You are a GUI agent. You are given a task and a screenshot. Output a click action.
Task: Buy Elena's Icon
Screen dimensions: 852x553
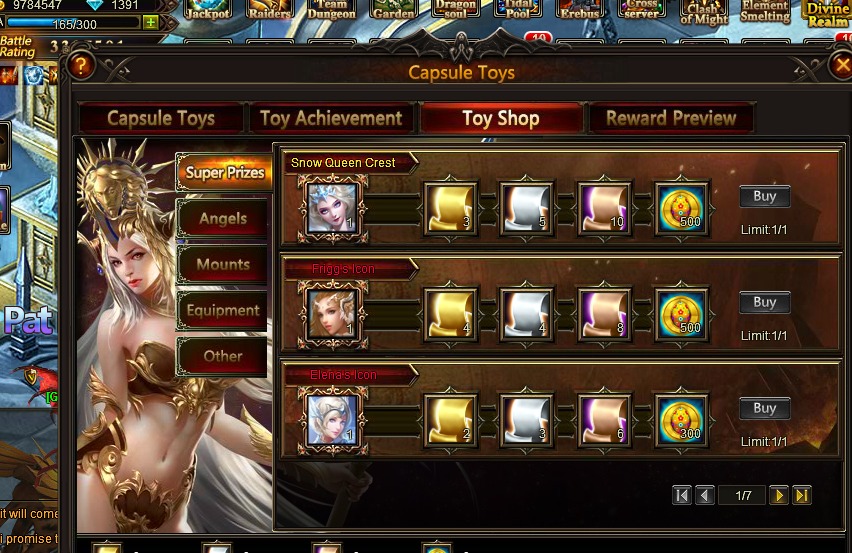(765, 408)
